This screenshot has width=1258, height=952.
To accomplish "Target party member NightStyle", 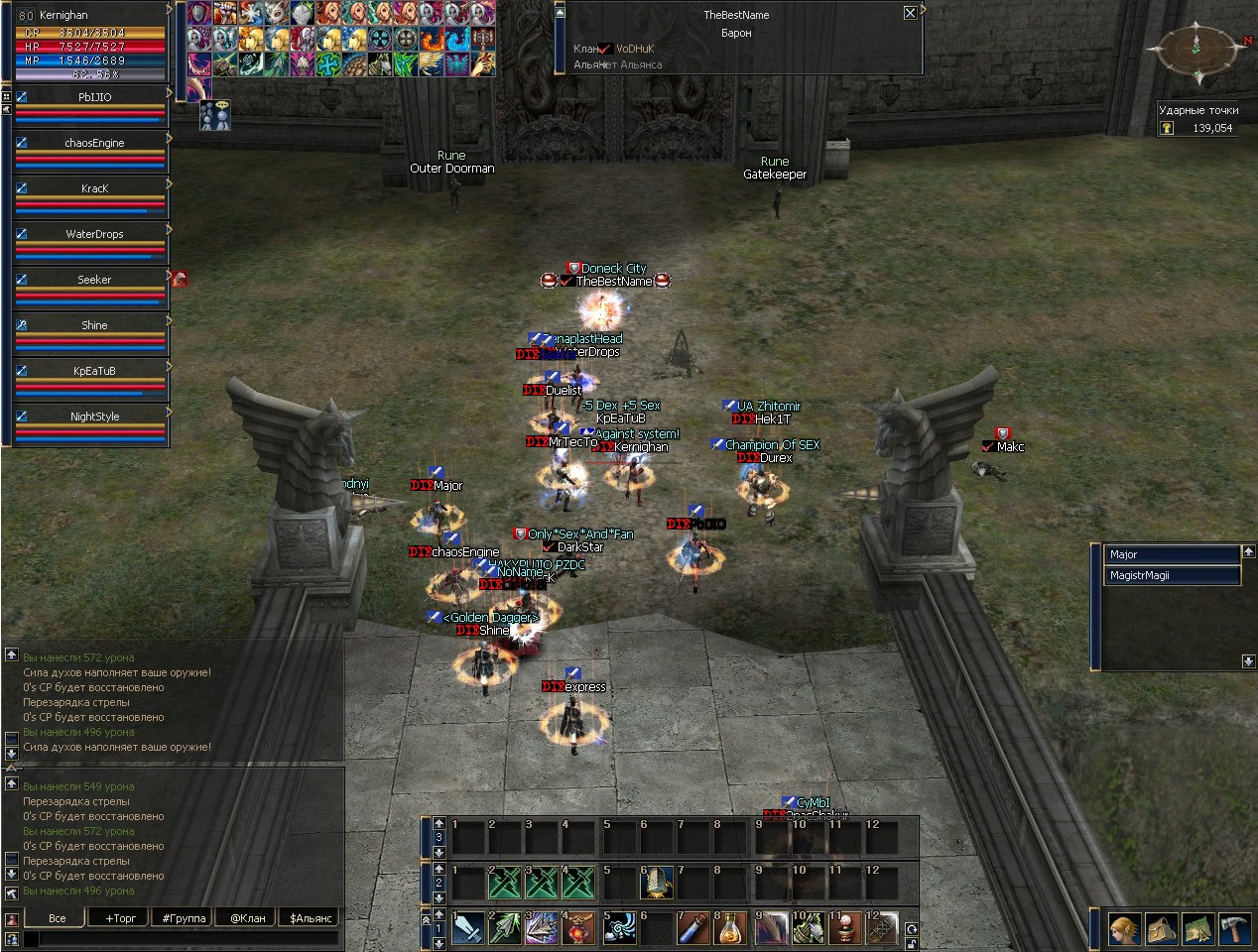I will point(94,416).
